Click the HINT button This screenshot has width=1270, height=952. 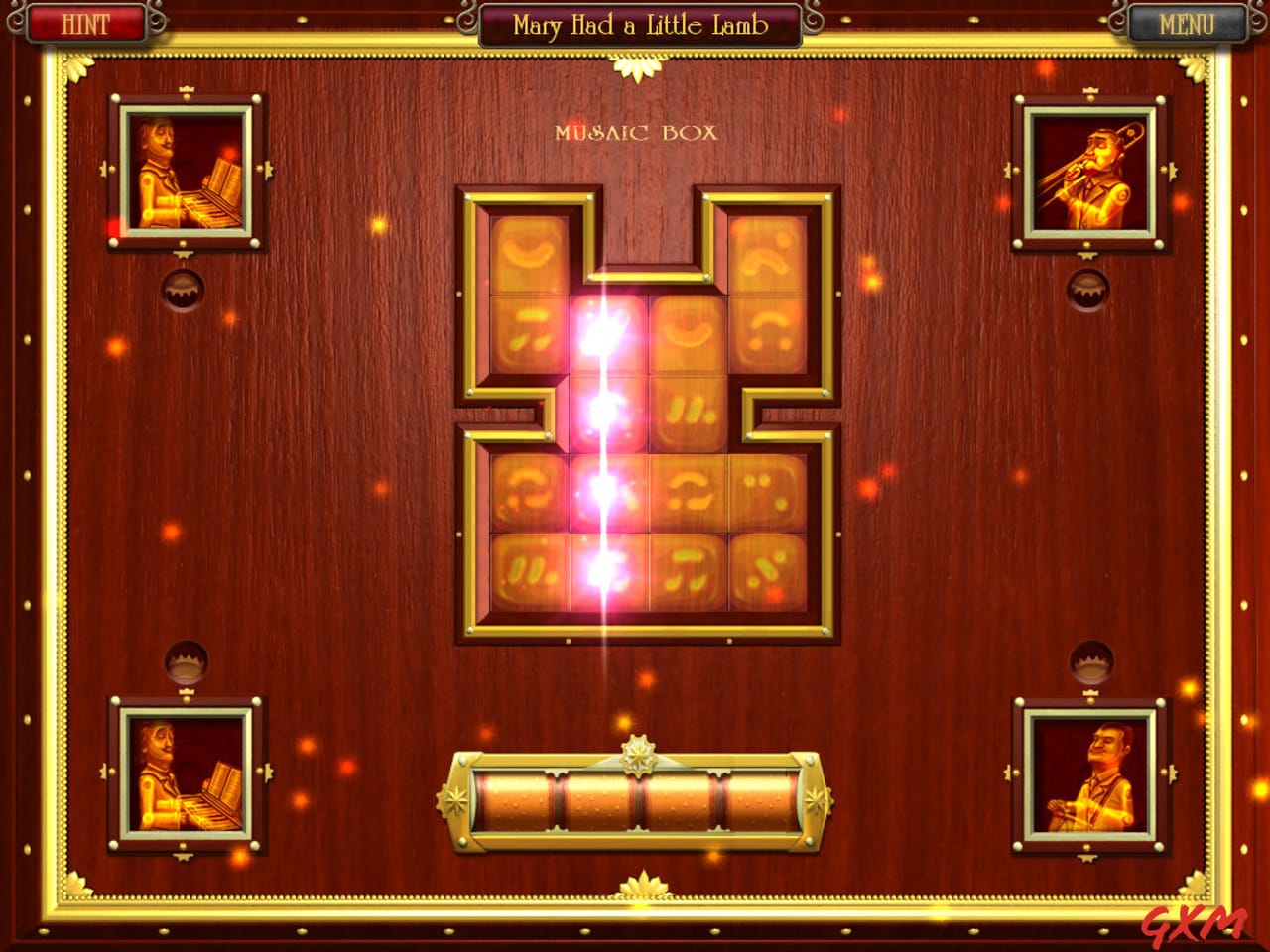coord(84,24)
